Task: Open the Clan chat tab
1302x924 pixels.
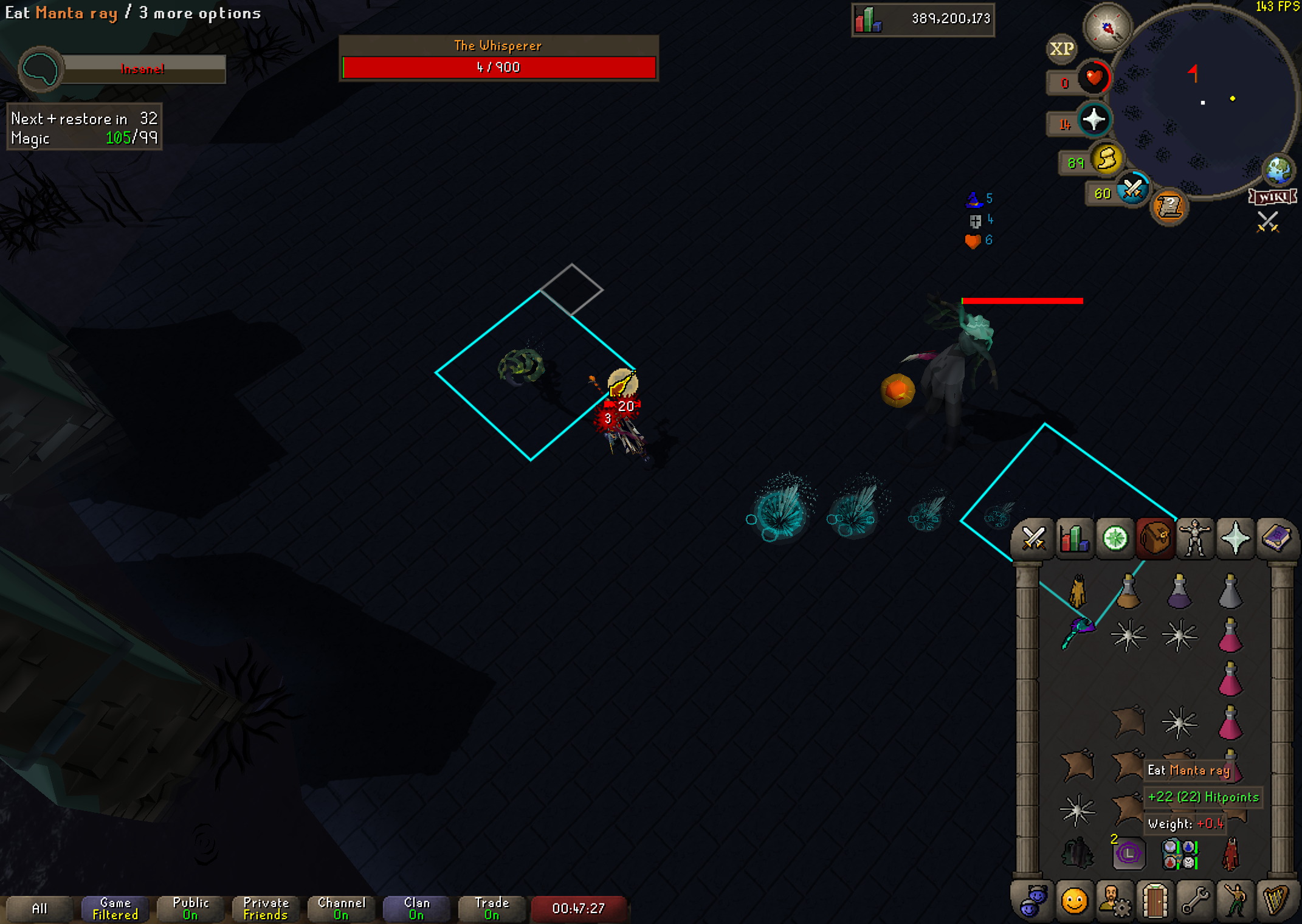Action: point(416,908)
